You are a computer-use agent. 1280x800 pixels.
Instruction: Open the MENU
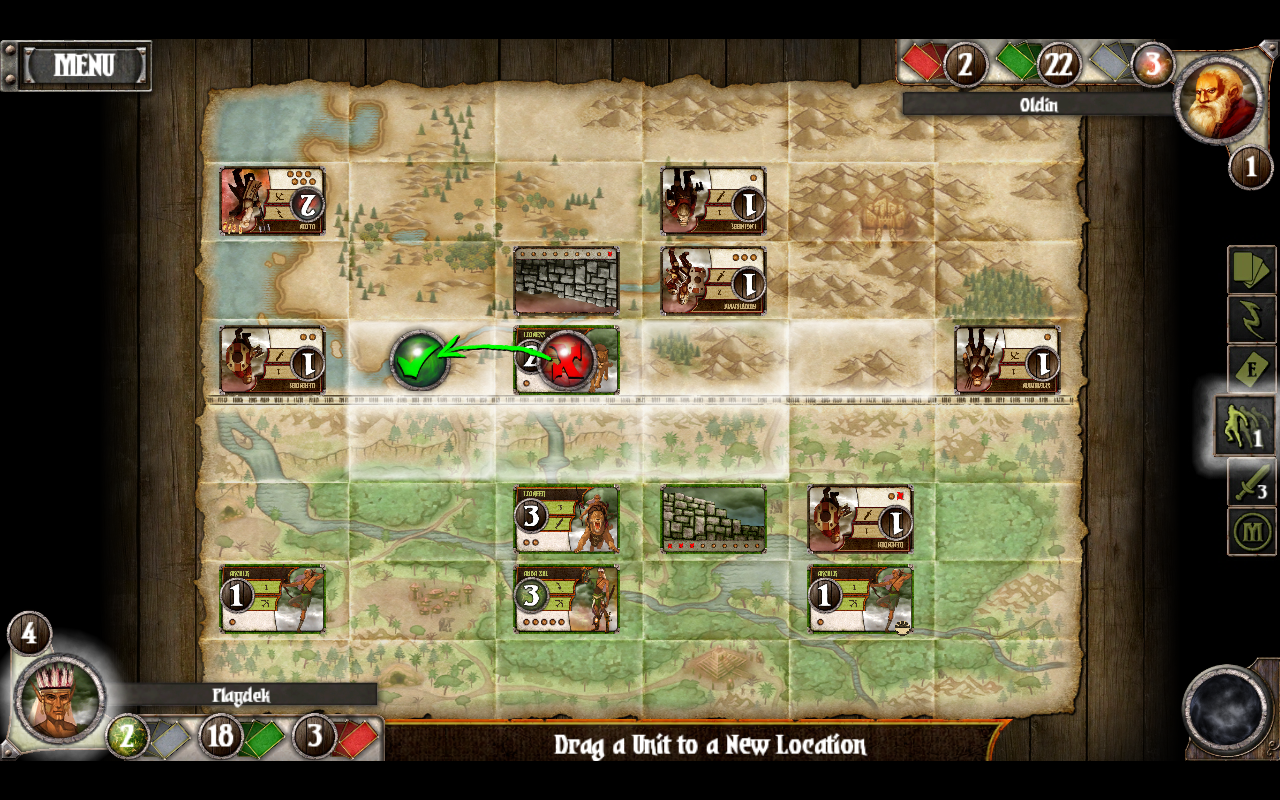pos(85,63)
